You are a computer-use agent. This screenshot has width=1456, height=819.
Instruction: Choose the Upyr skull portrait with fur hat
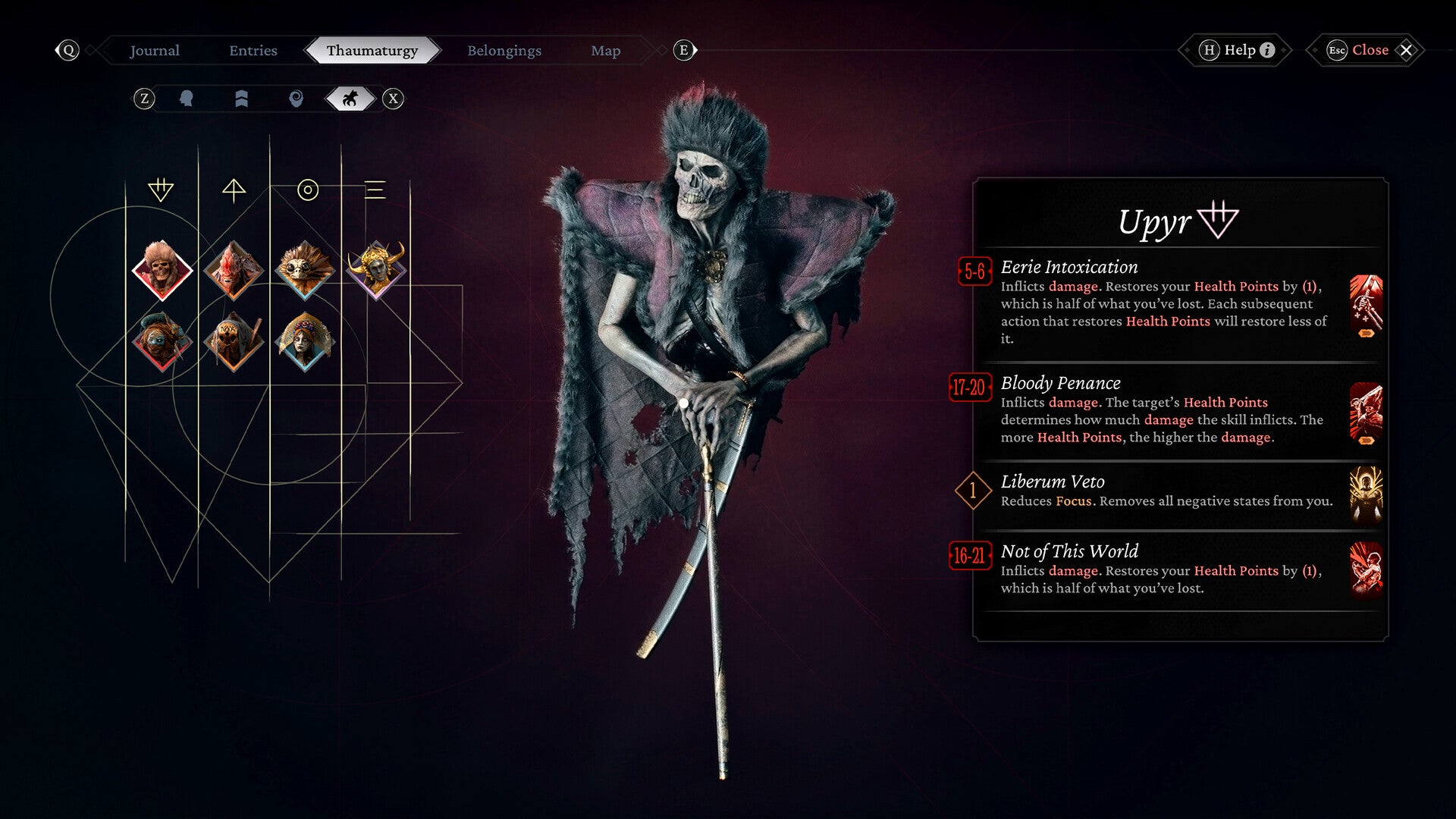pyautogui.click(x=162, y=270)
